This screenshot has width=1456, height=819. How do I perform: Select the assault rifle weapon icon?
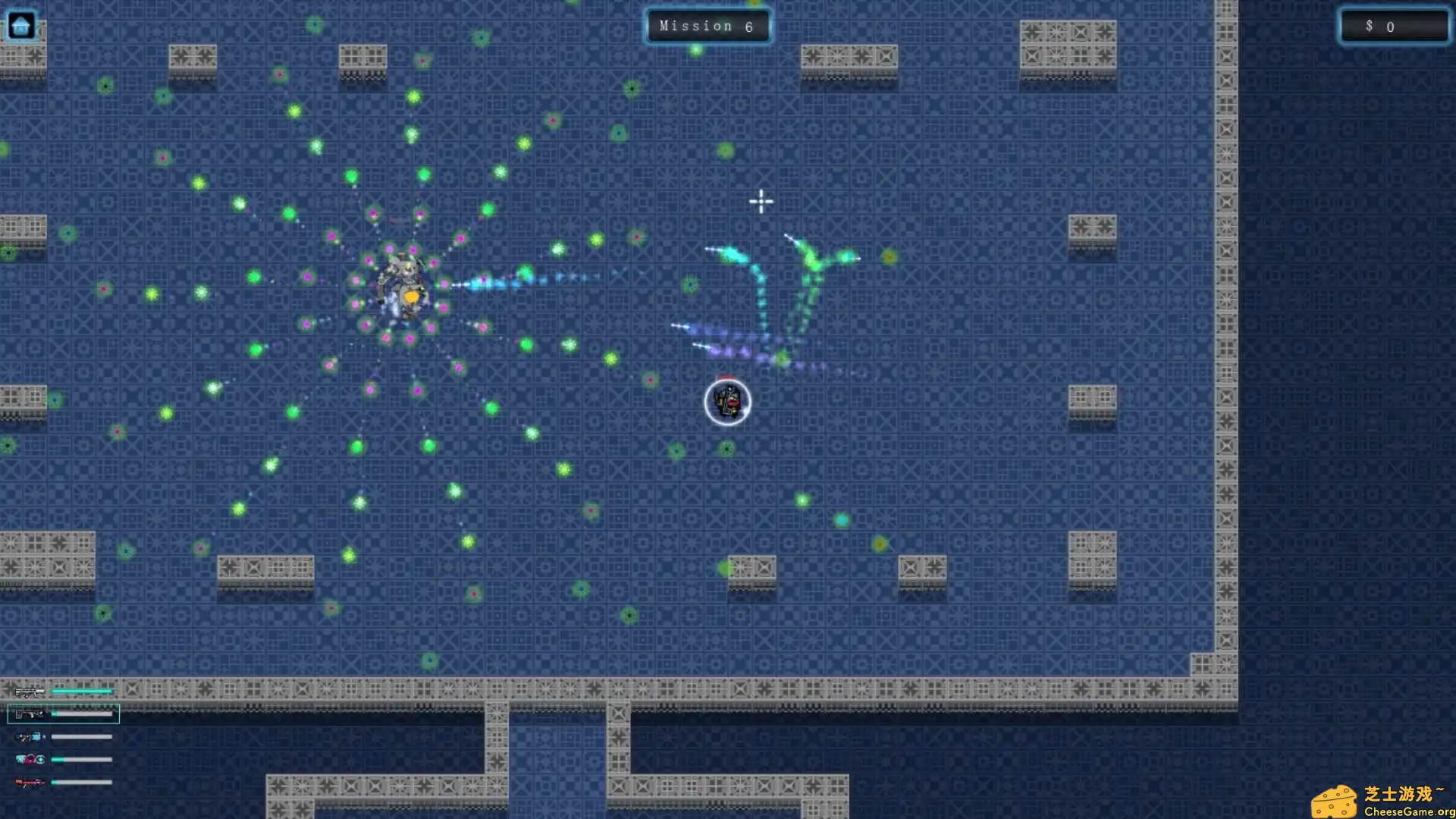[29, 691]
